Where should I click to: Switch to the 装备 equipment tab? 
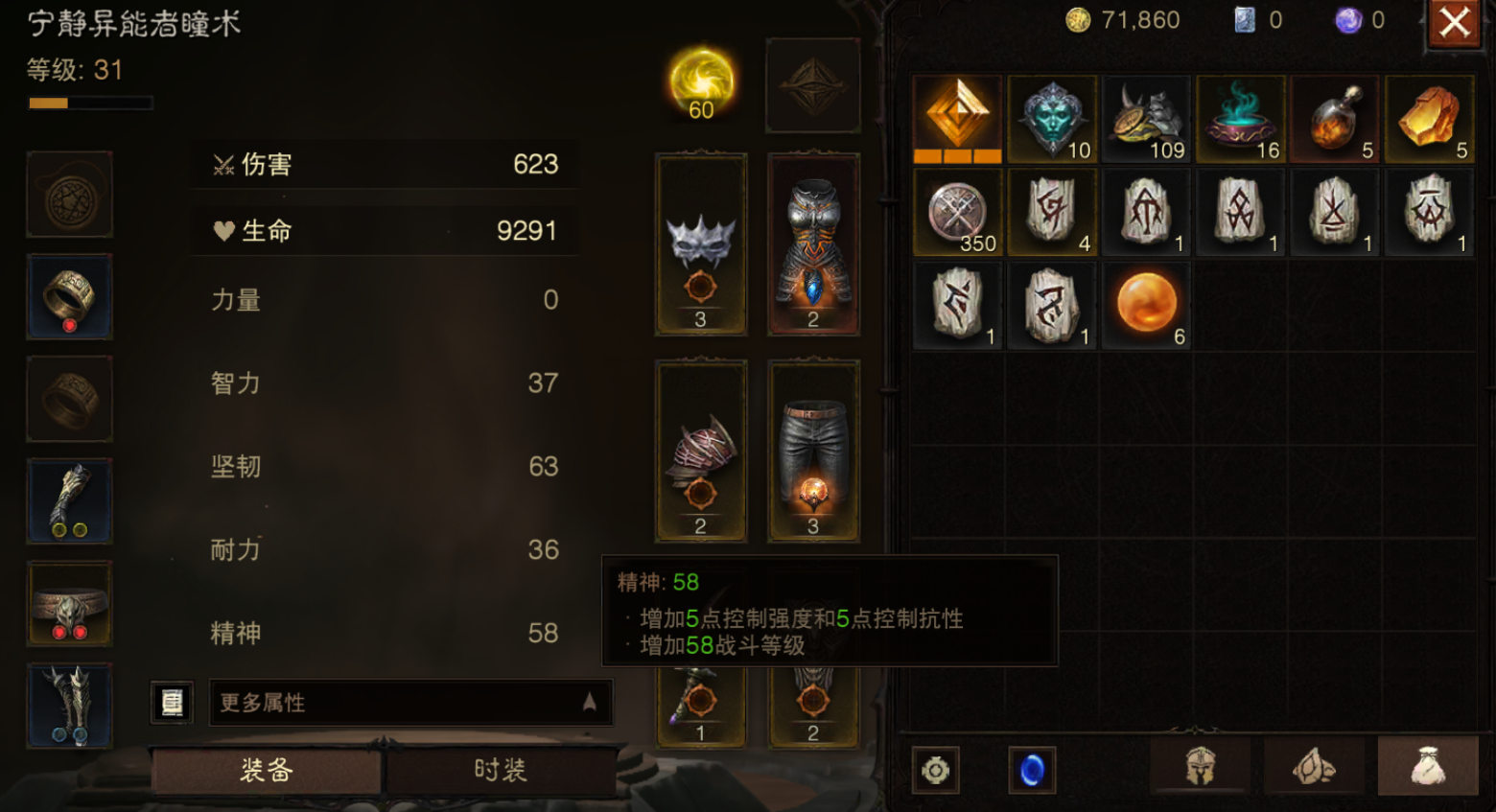coord(267,770)
